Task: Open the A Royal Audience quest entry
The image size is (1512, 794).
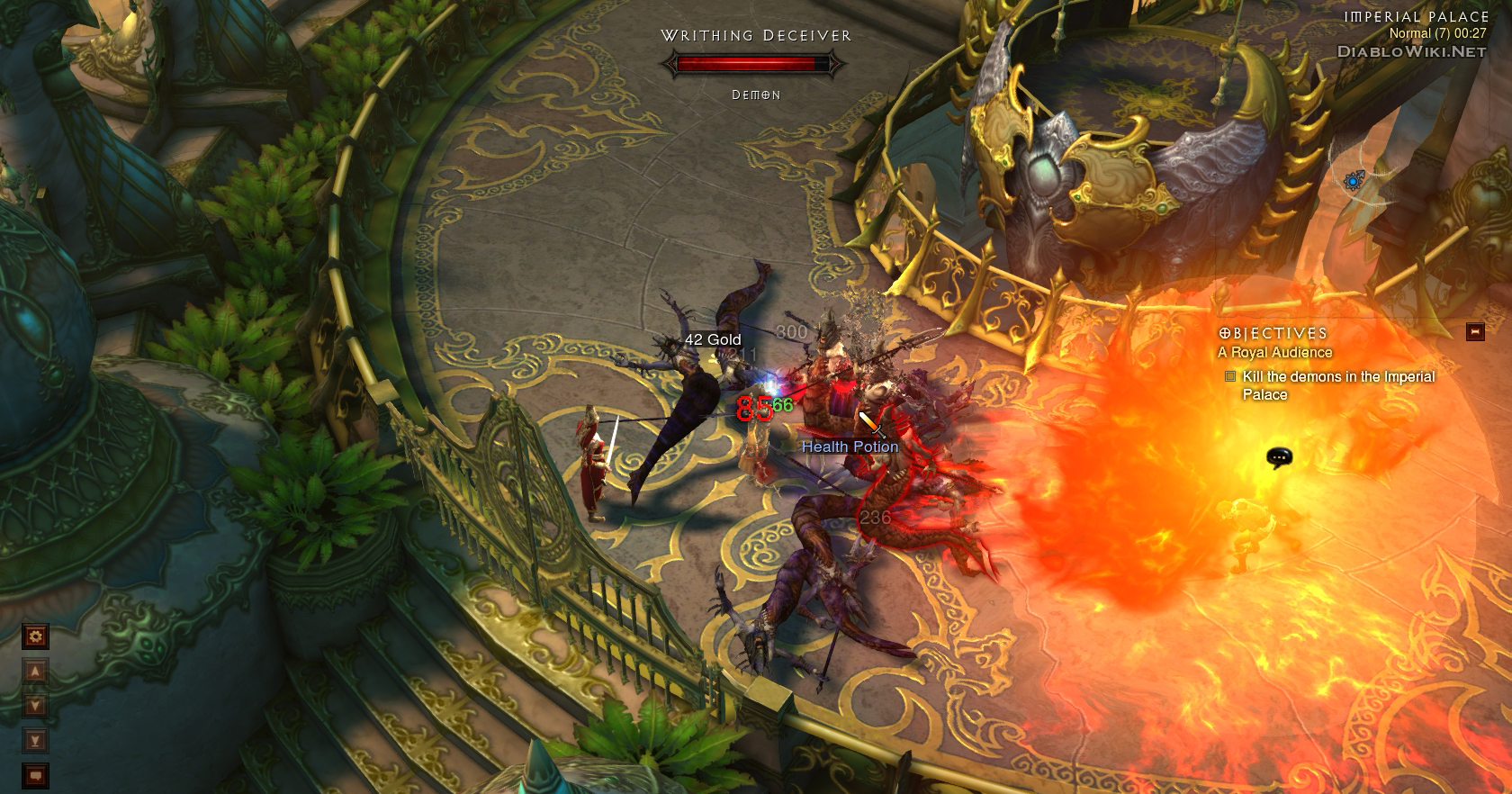Action: click(x=1274, y=353)
